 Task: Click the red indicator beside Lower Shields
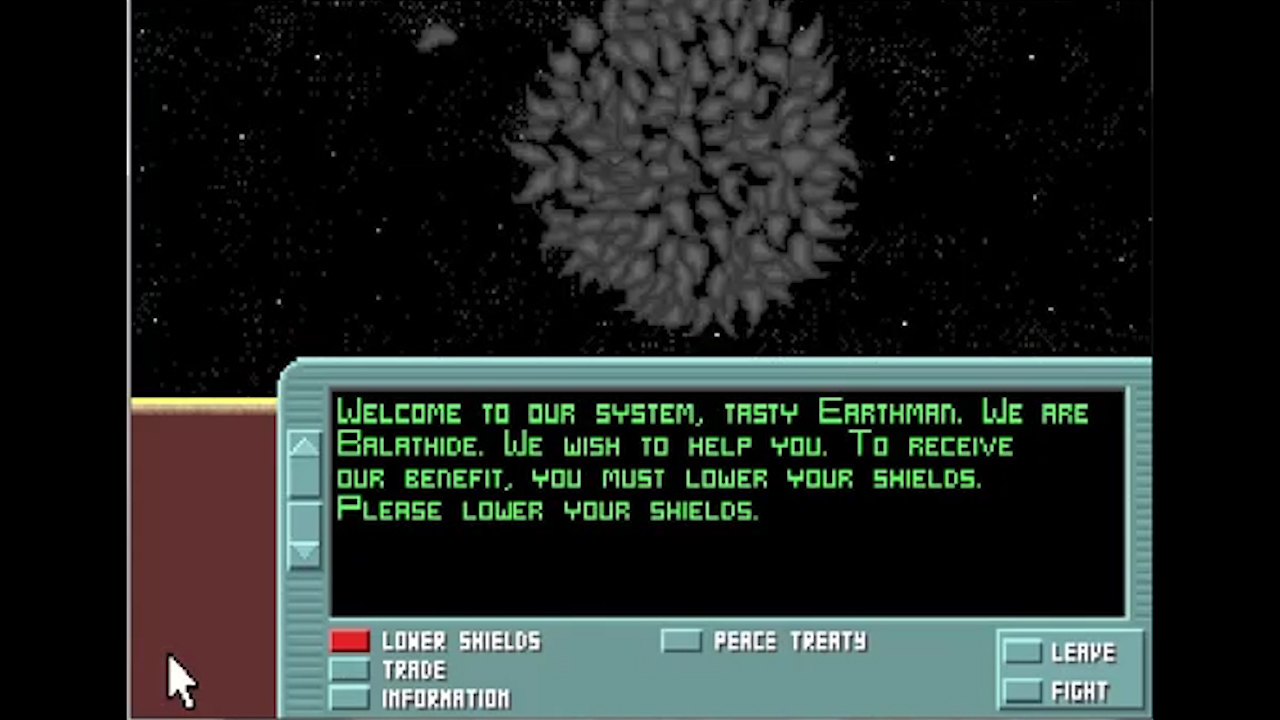point(350,641)
